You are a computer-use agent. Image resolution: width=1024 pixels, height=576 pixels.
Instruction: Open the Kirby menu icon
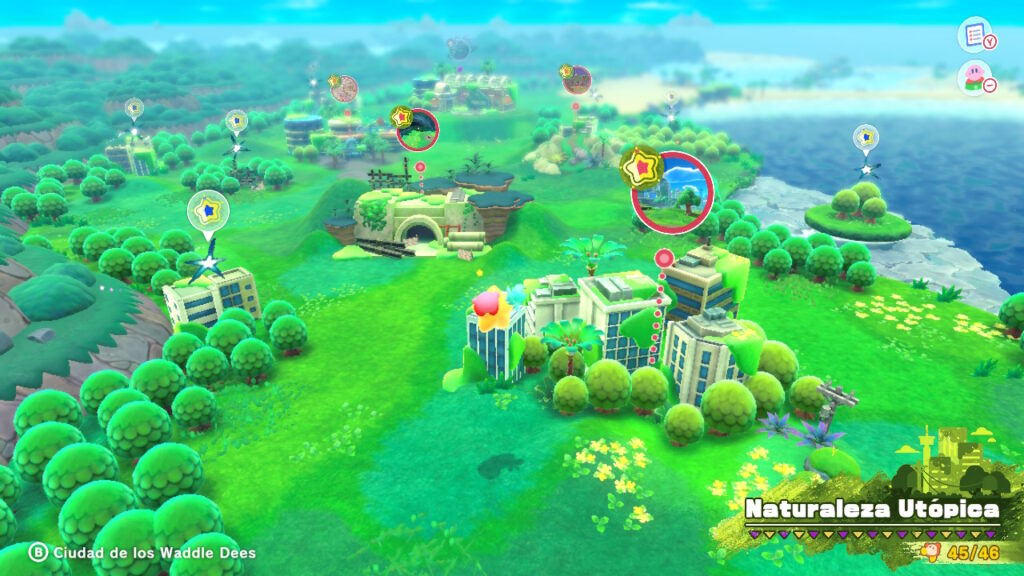(973, 77)
